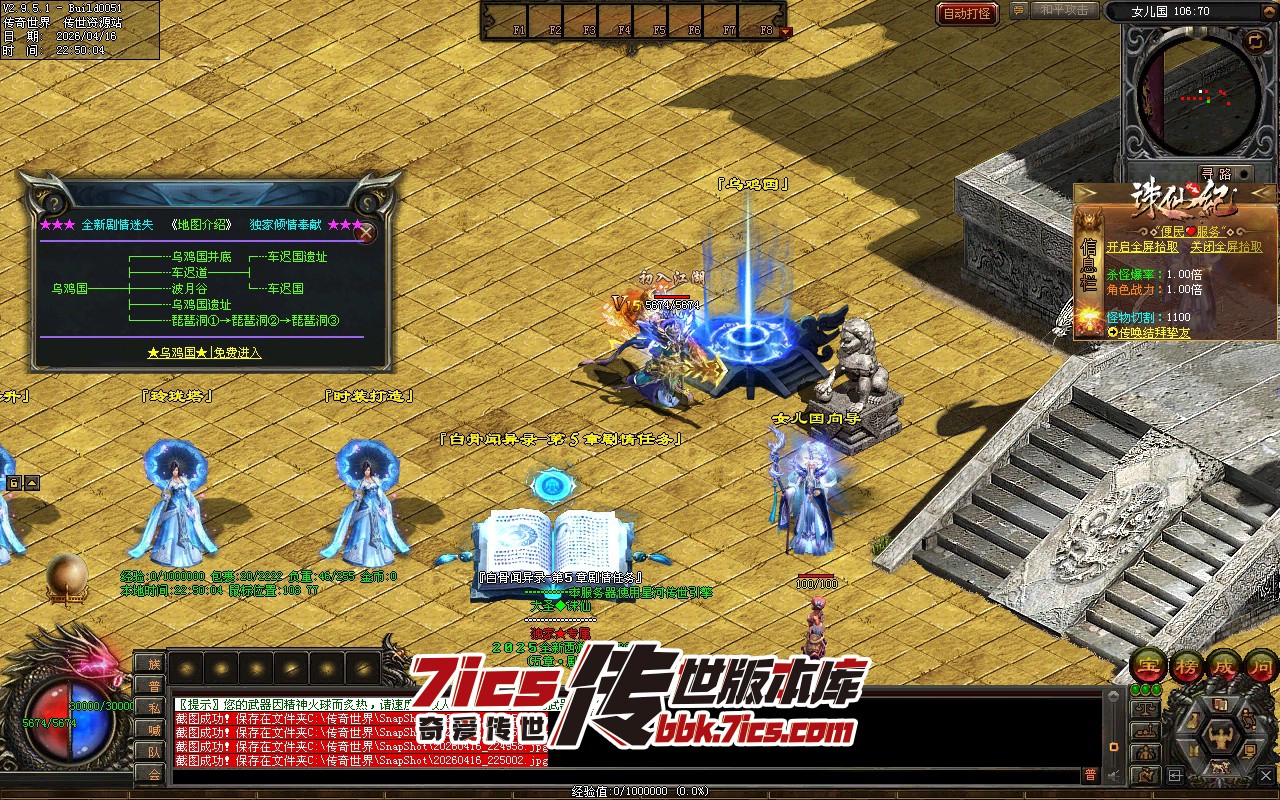Disable via 关闭全屏拾取 link
Viewport: 1280px width, 800px height.
pos(1226,247)
